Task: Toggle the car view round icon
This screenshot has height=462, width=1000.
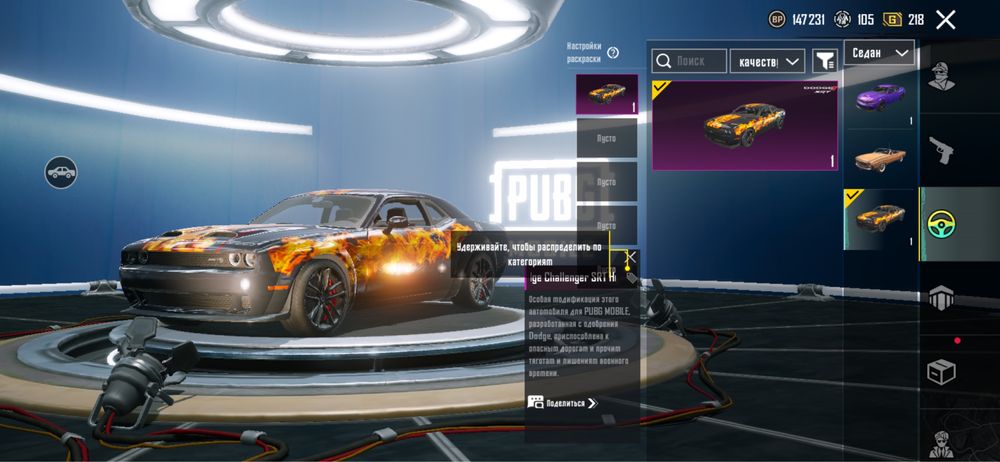Action: pos(61,171)
